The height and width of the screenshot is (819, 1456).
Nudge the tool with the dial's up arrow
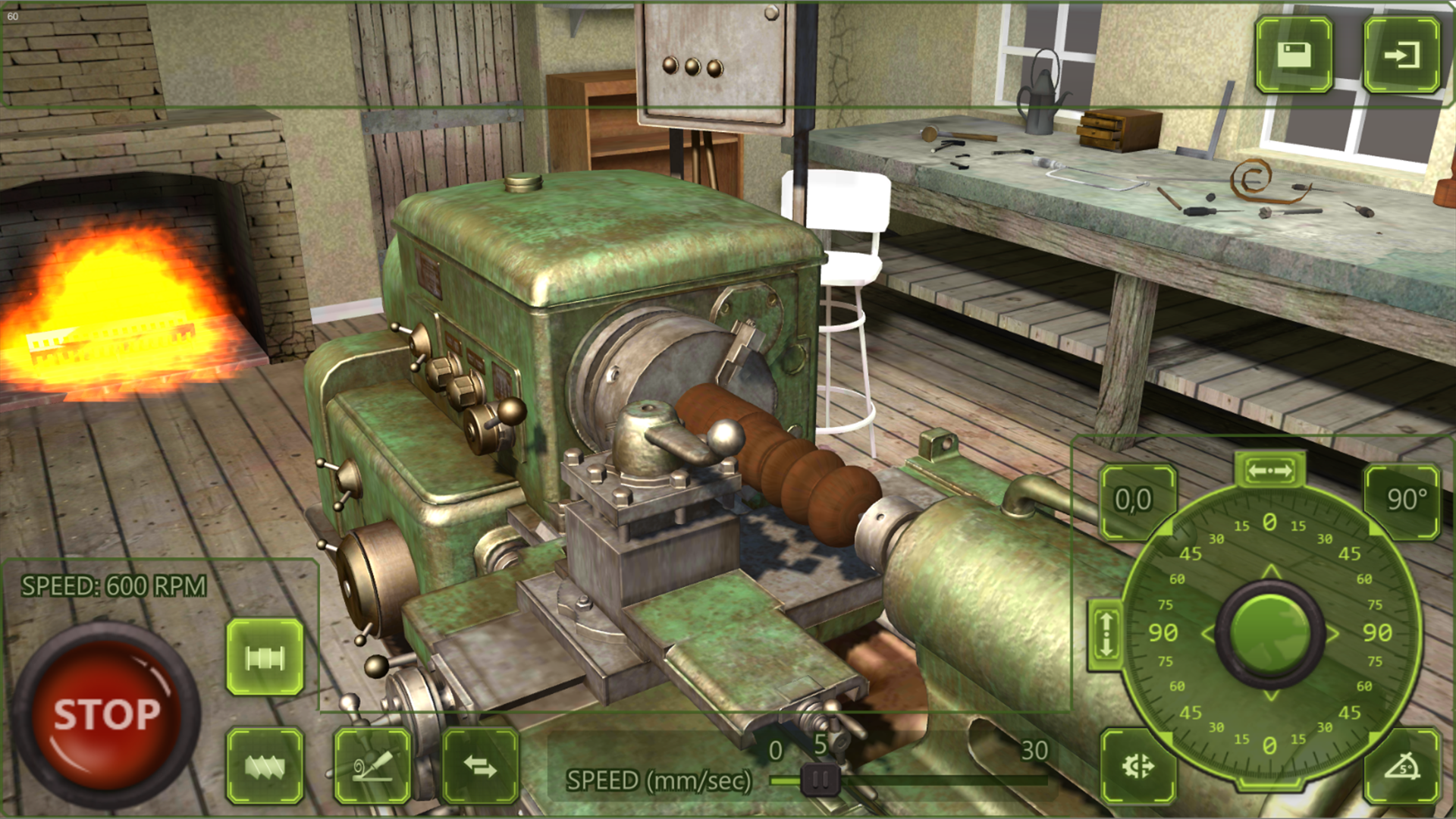1270,571
